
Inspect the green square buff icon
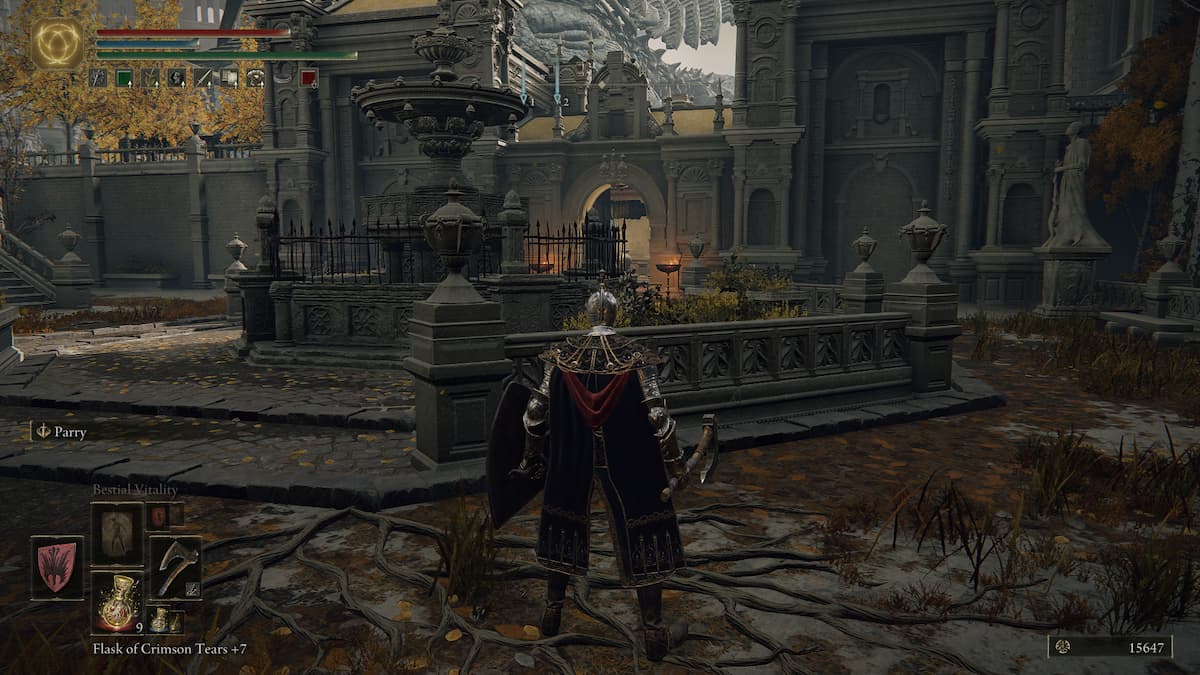pos(124,78)
